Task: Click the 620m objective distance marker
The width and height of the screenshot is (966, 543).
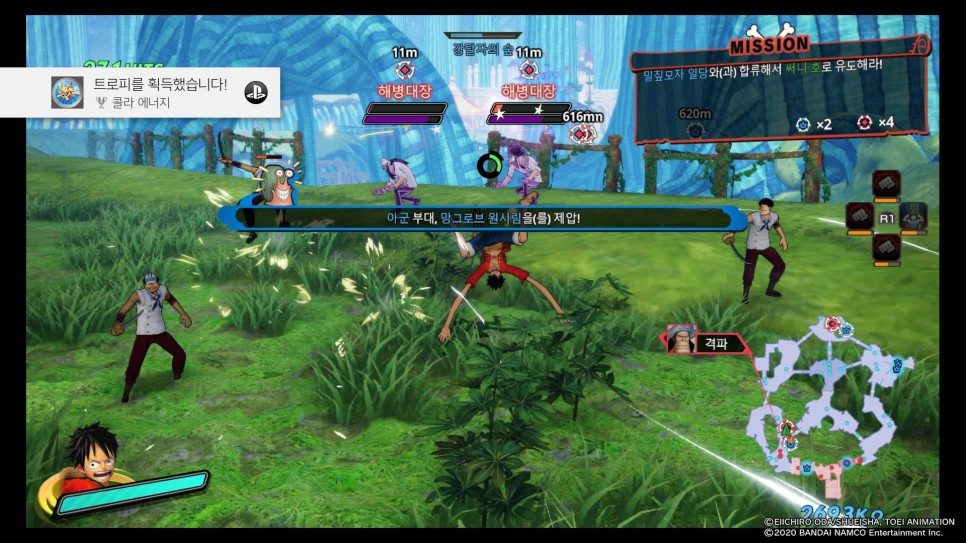Action: click(x=695, y=121)
